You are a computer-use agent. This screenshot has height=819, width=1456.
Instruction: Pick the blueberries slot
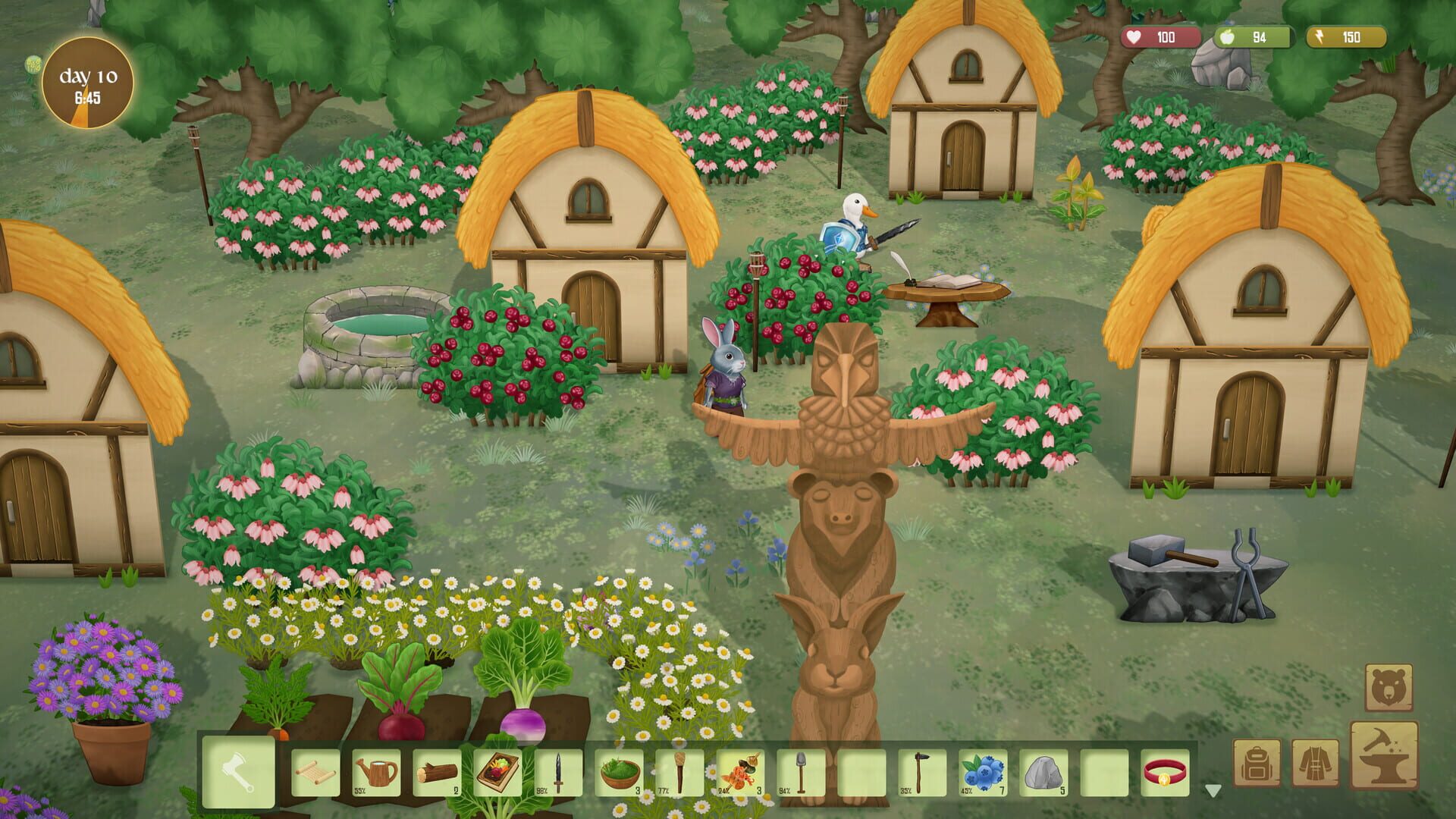coord(983,773)
